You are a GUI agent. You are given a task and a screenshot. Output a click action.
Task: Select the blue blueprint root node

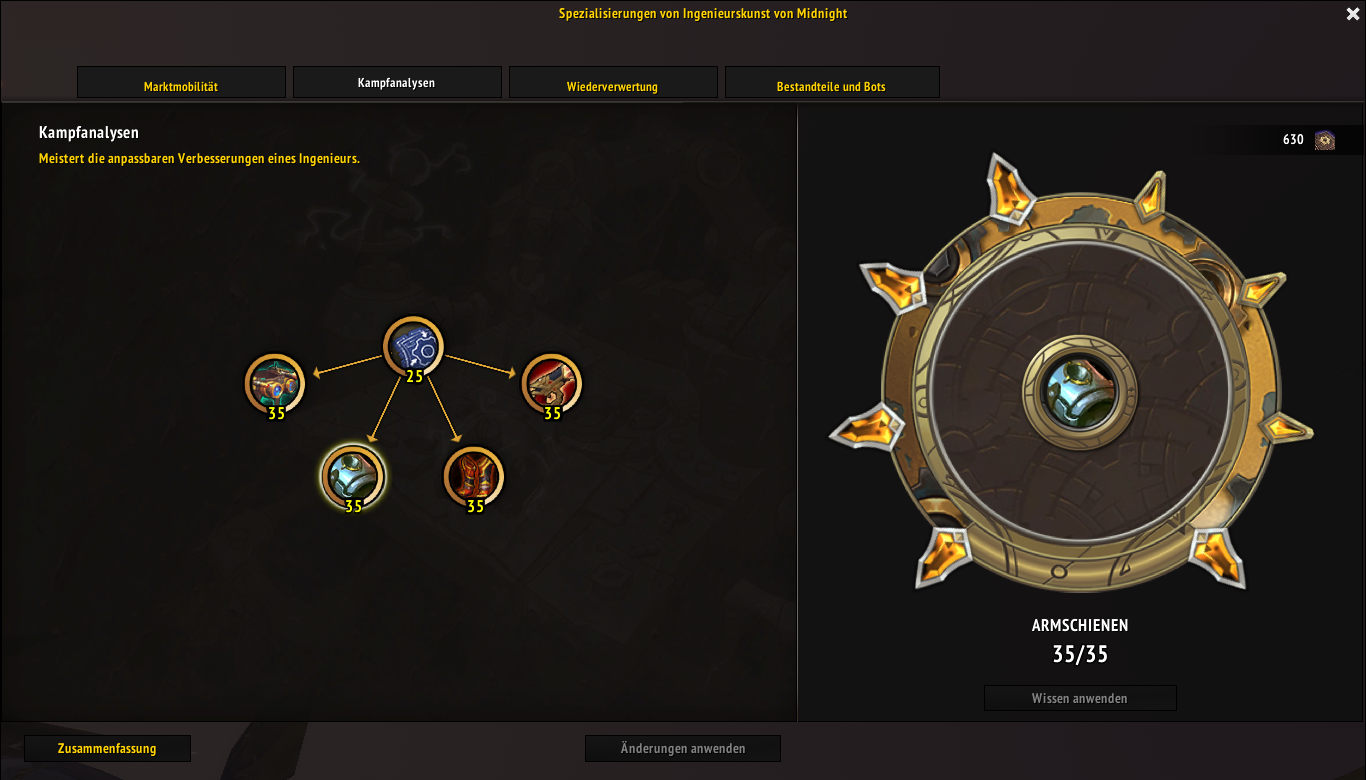click(x=413, y=346)
